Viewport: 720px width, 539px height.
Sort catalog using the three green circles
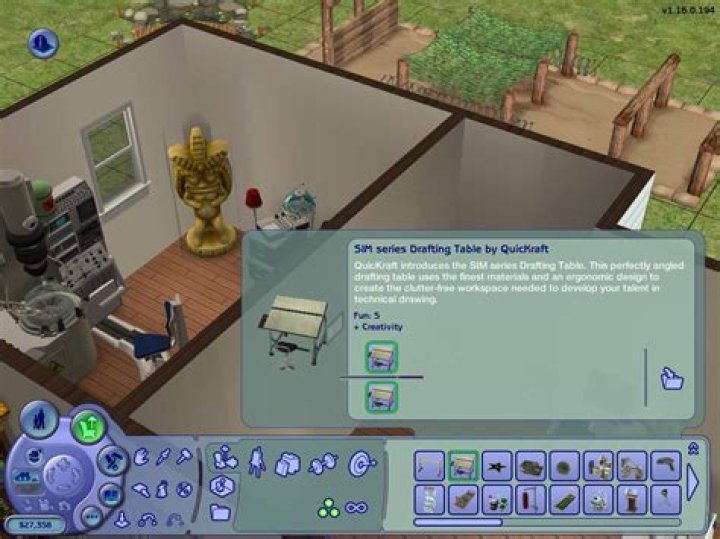tap(328, 508)
